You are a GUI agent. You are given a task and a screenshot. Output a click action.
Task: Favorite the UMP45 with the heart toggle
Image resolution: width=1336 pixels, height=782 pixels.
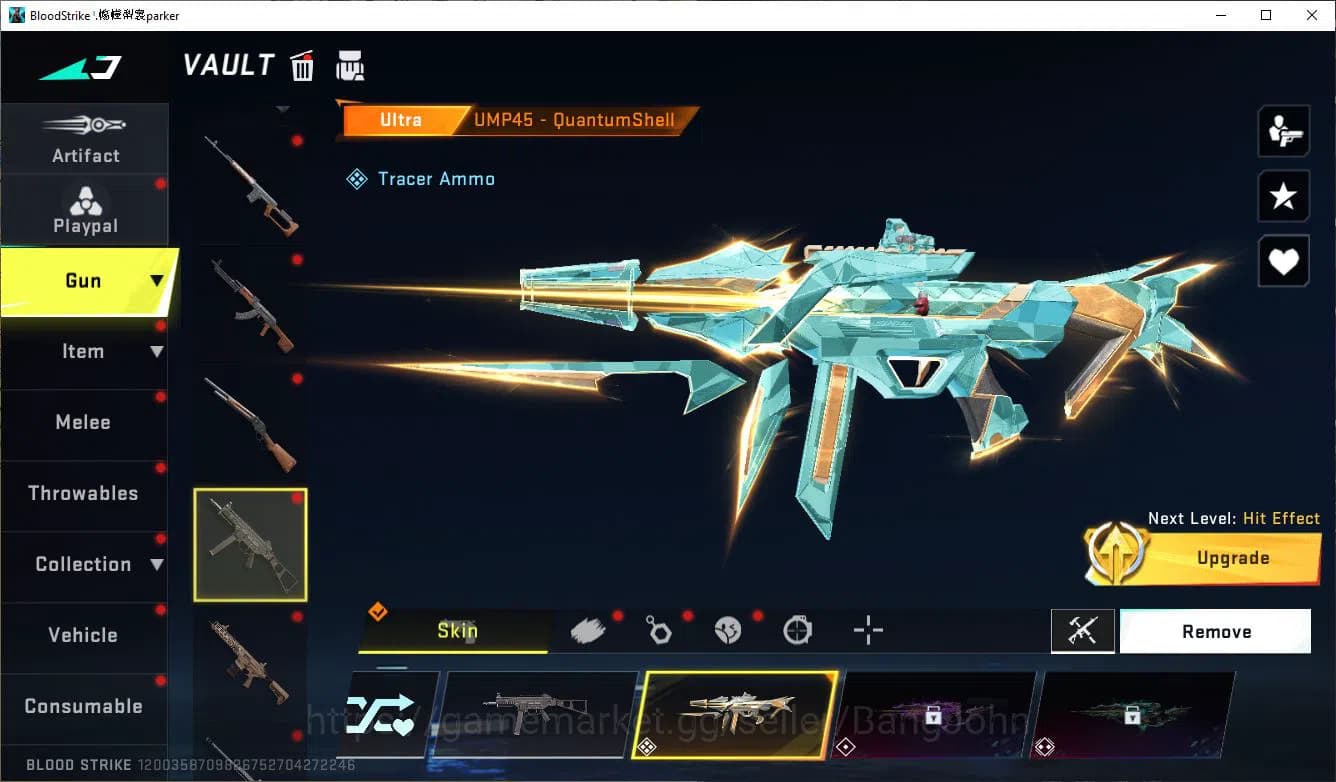click(x=1283, y=261)
